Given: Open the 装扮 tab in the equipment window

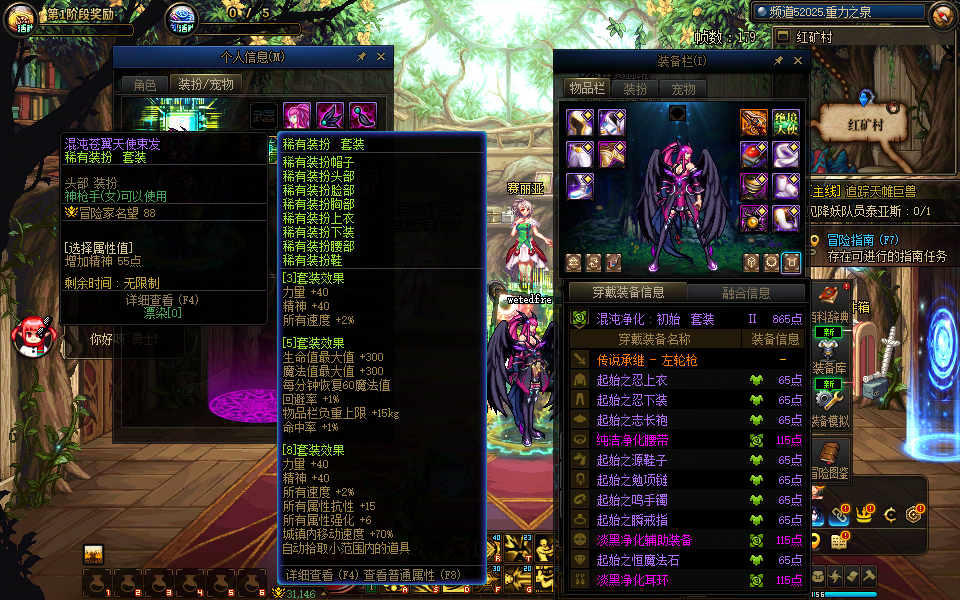Looking at the screenshot, I should [x=636, y=89].
